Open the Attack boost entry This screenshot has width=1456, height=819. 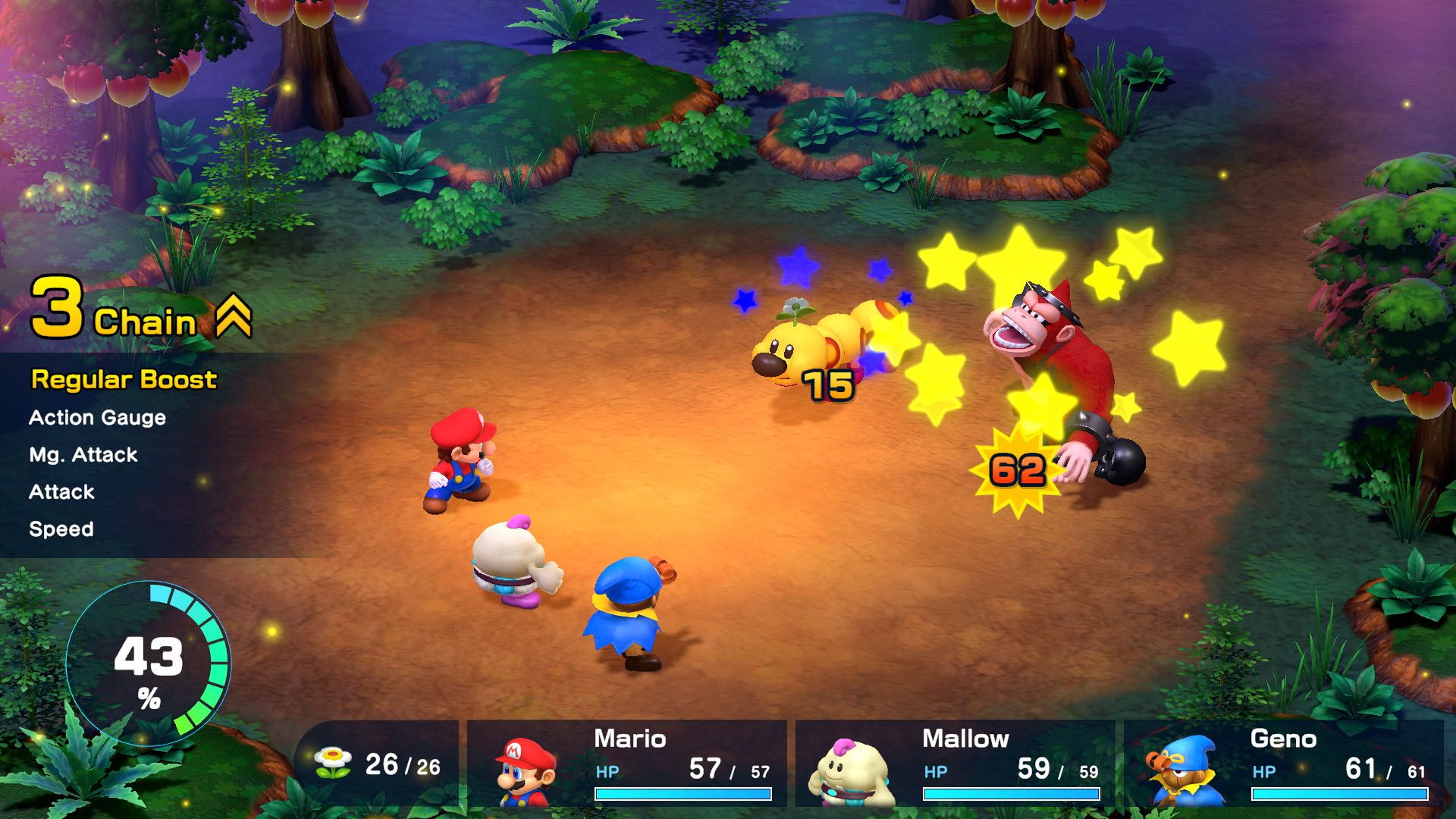click(x=61, y=491)
